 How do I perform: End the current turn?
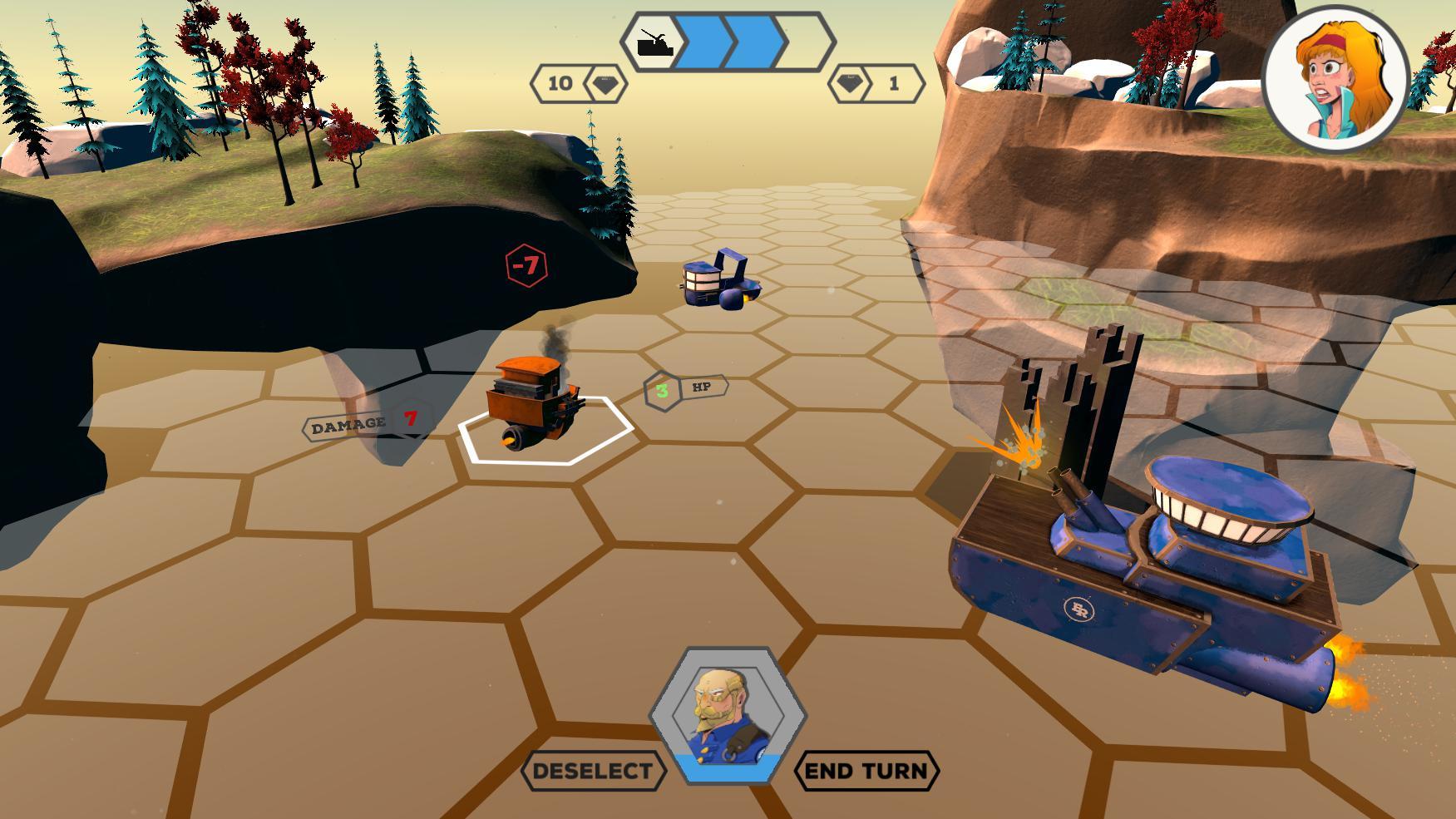pyautogui.click(x=866, y=771)
